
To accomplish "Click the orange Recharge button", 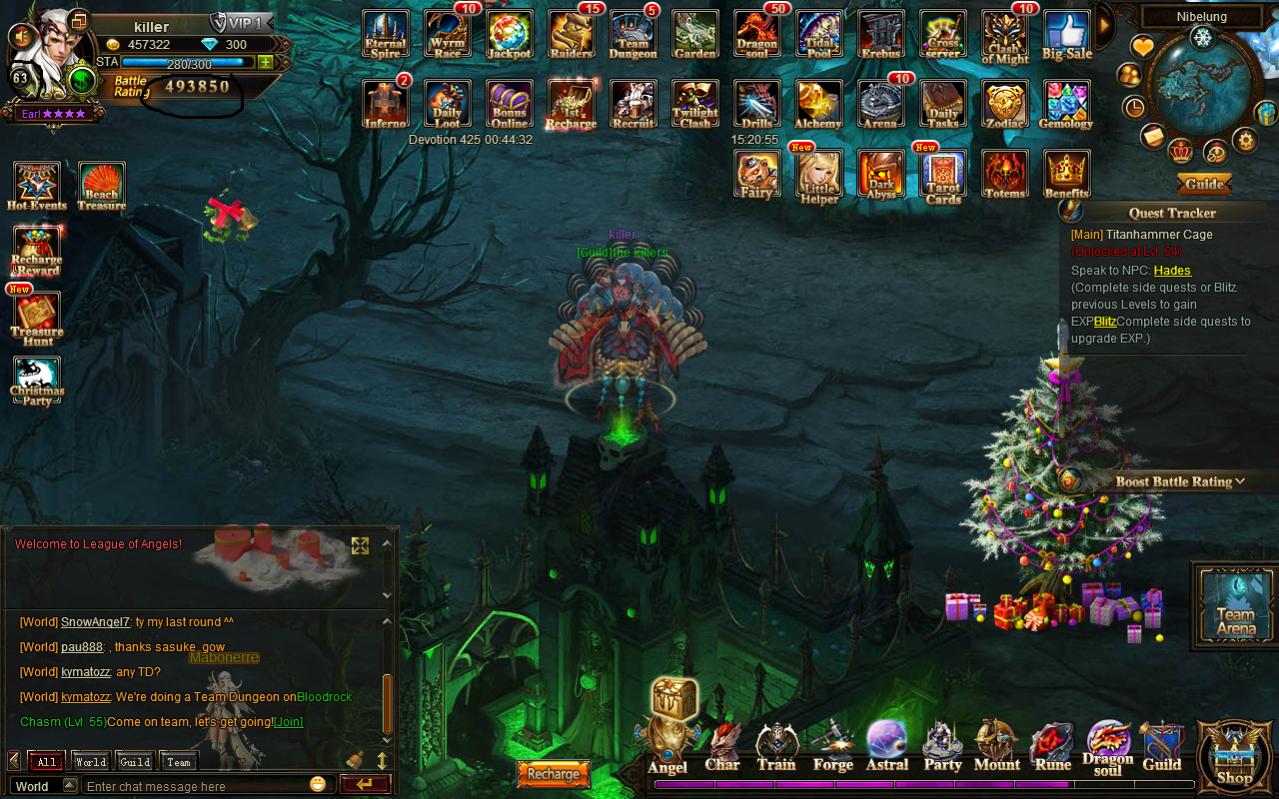I will click(x=553, y=774).
